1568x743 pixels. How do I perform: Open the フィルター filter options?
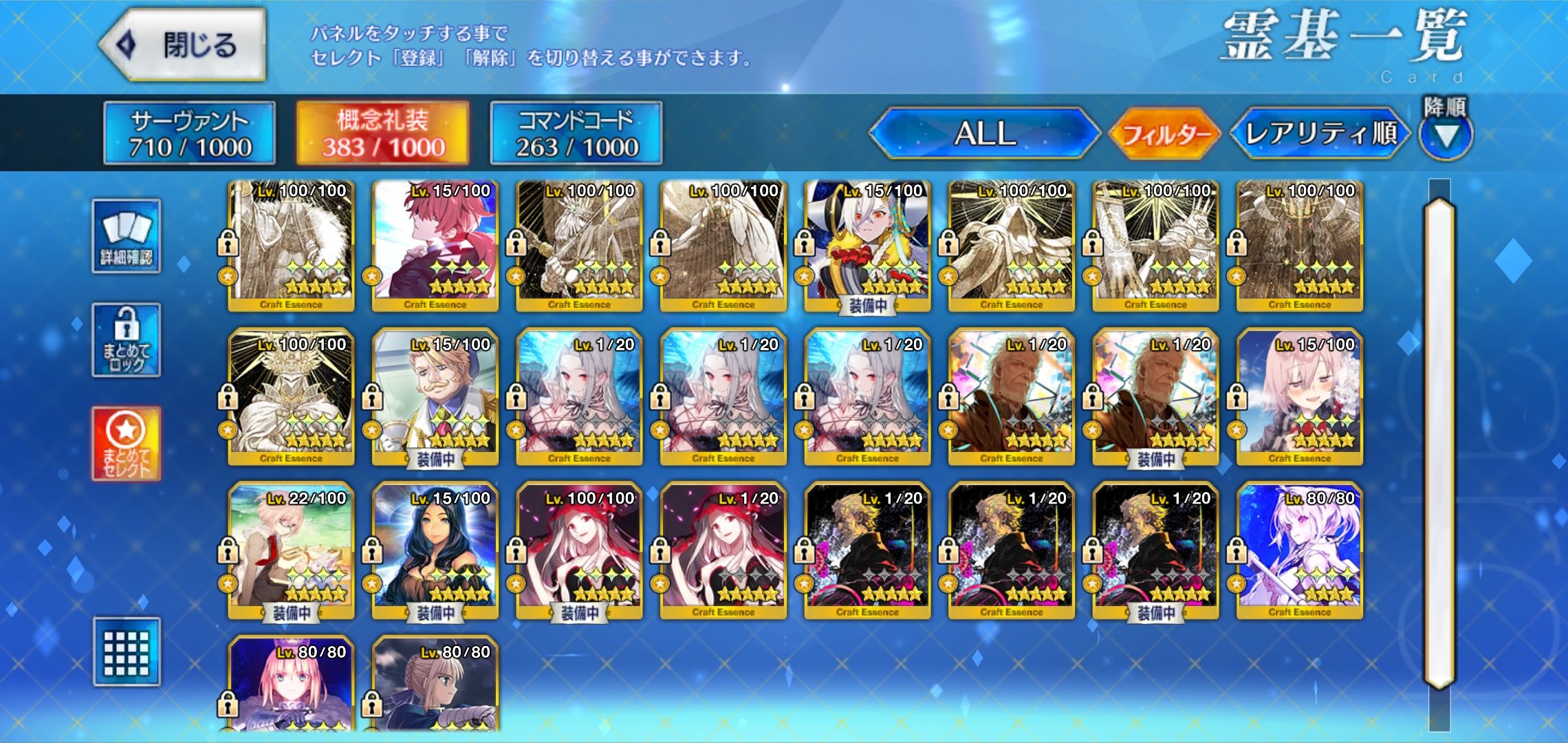coord(1165,133)
